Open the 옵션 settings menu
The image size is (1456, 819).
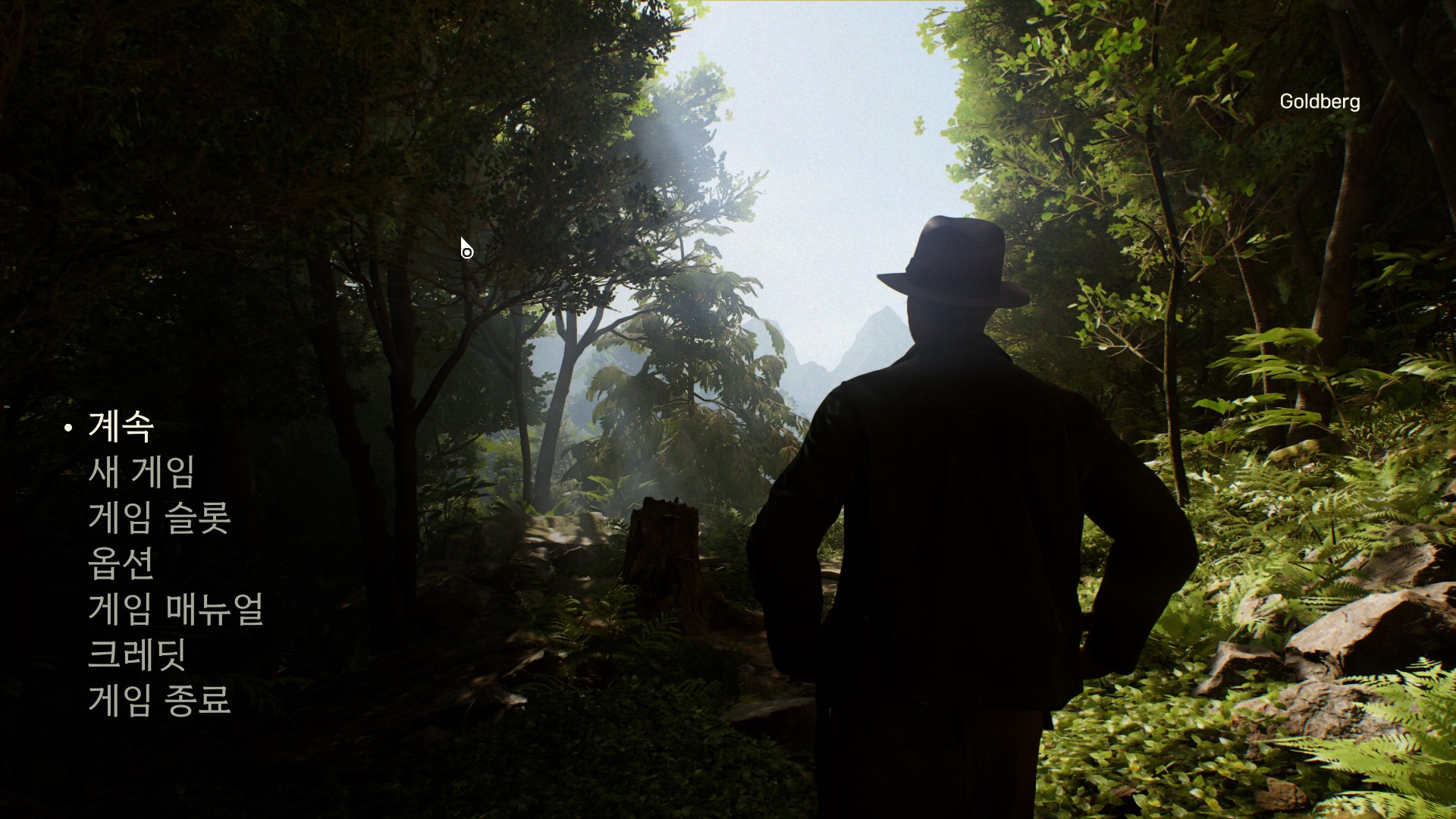(121, 563)
